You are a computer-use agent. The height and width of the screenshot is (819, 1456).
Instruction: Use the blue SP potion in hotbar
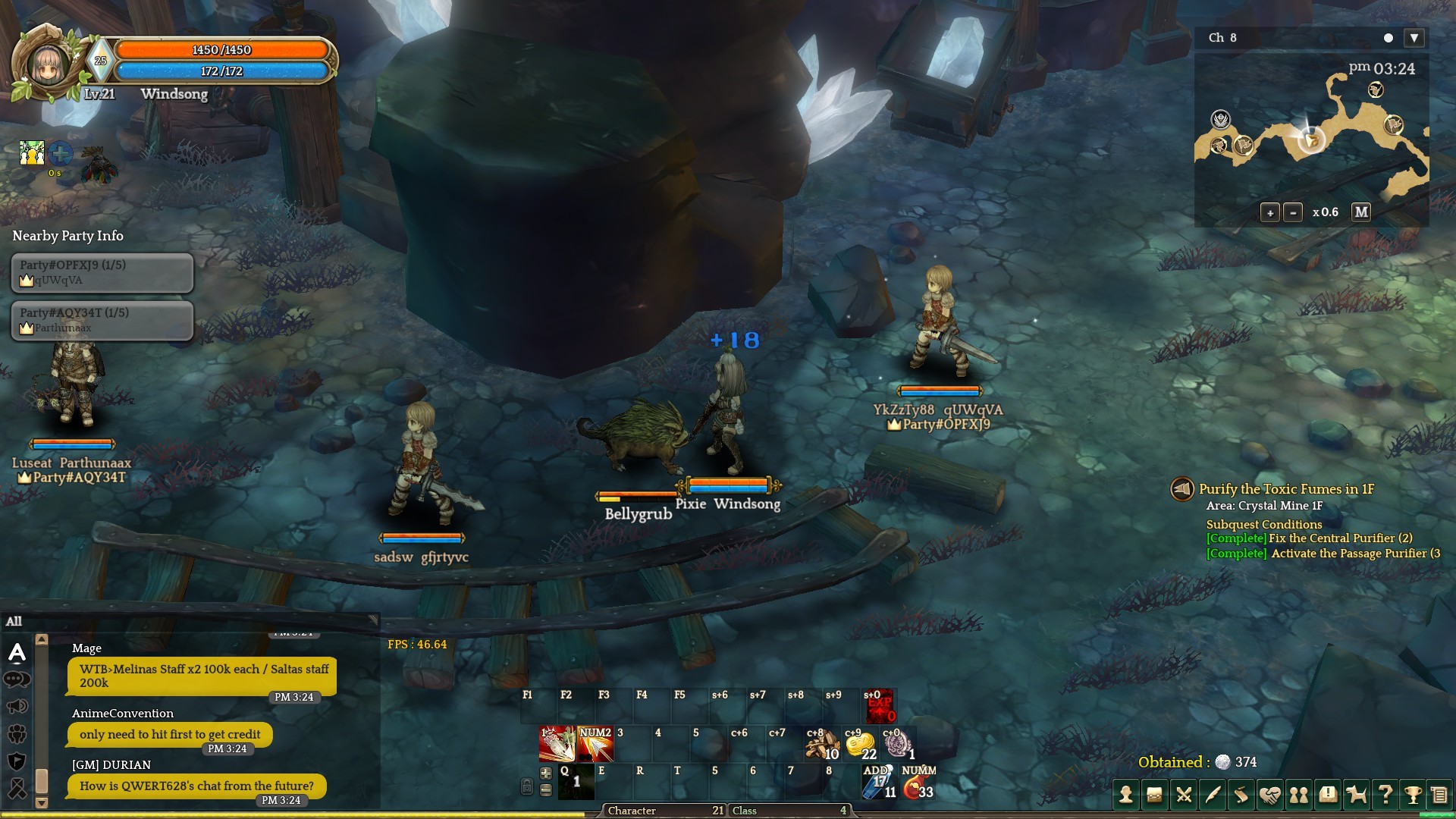pos(880,786)
